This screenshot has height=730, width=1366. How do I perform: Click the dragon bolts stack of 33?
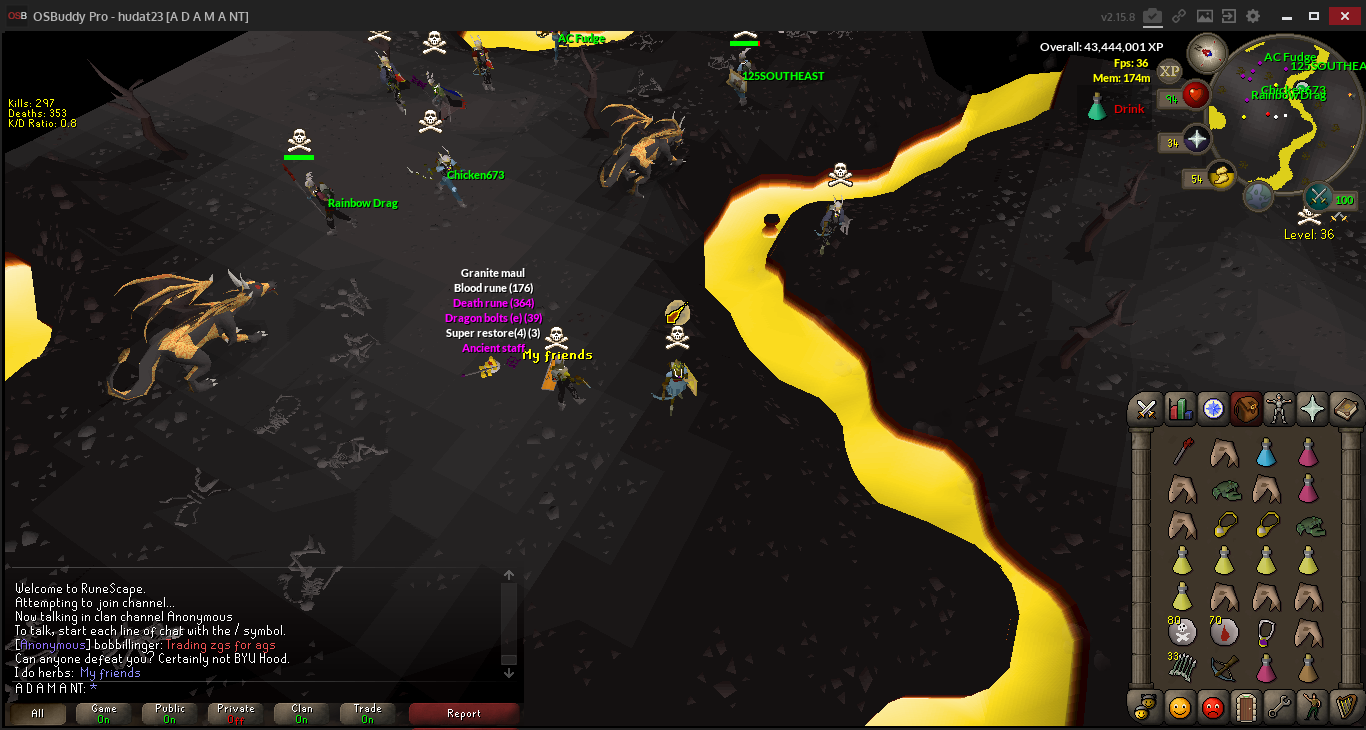1183,667
